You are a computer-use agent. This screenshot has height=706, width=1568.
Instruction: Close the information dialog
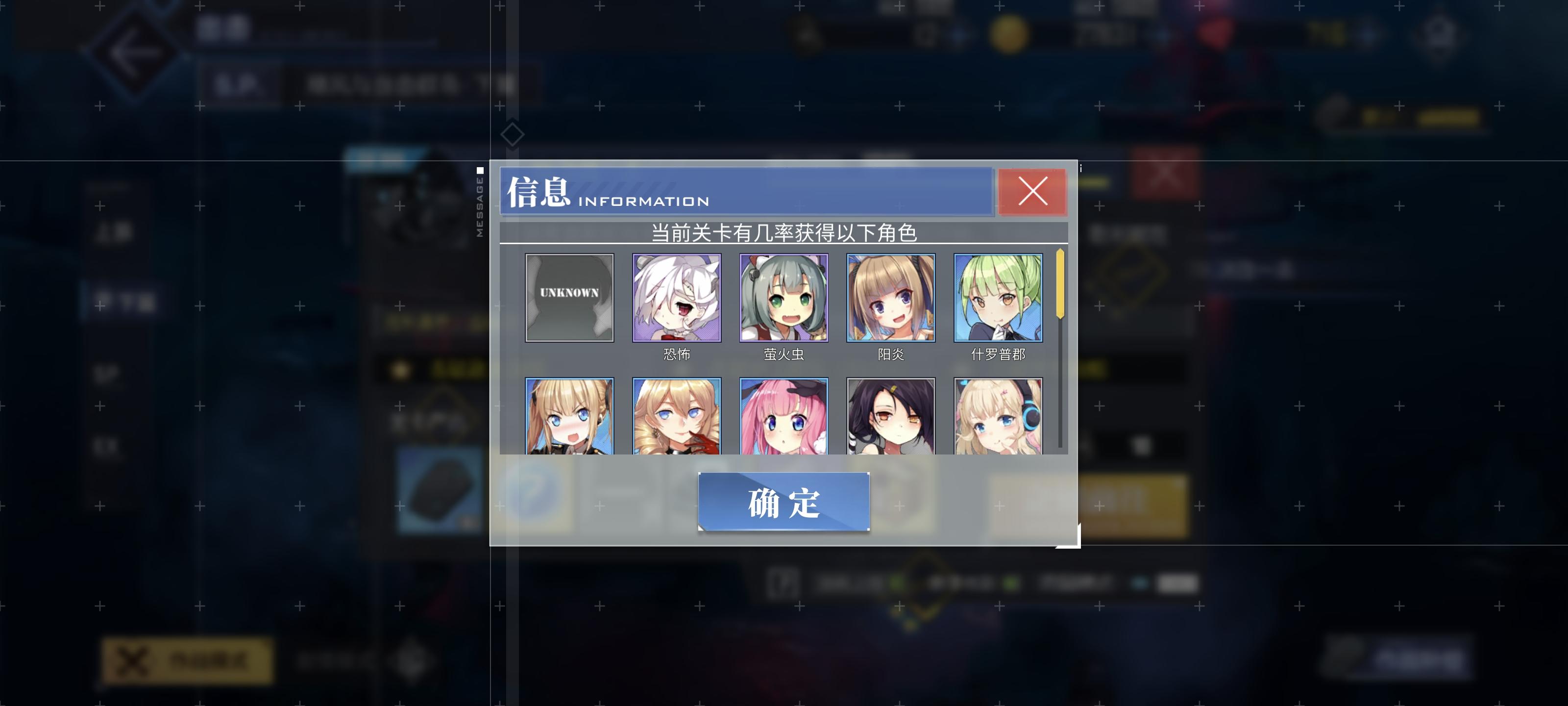click(1033, 192)
